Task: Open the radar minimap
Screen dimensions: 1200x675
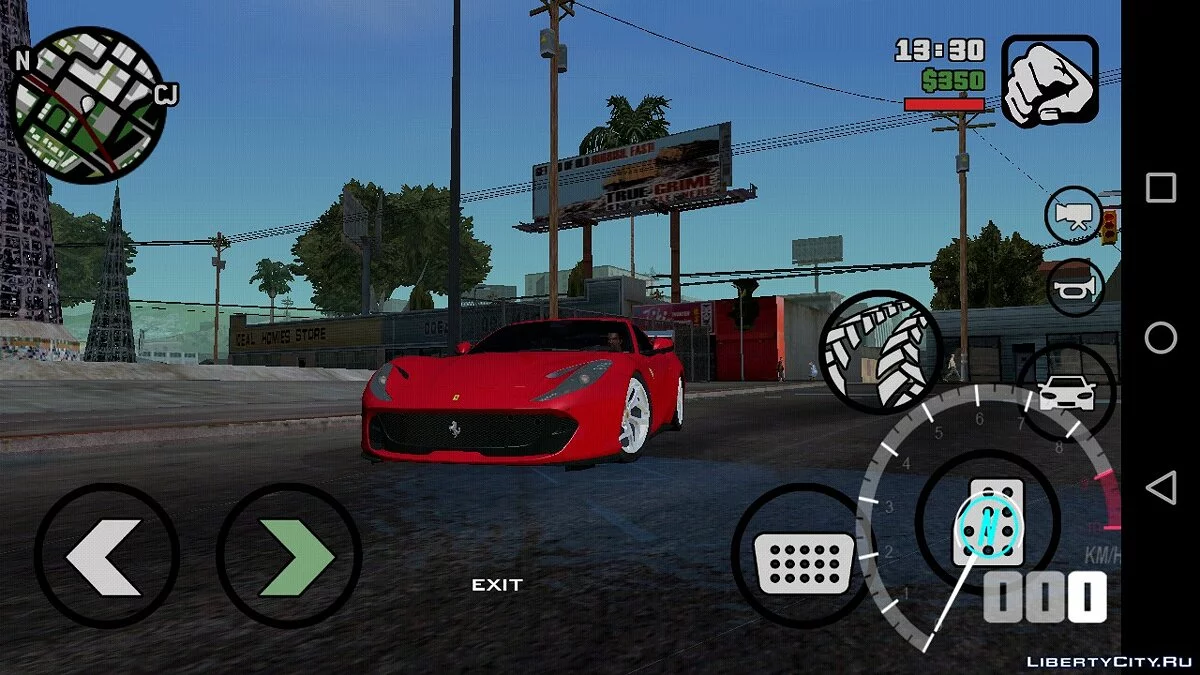Action: click(89, 105)
